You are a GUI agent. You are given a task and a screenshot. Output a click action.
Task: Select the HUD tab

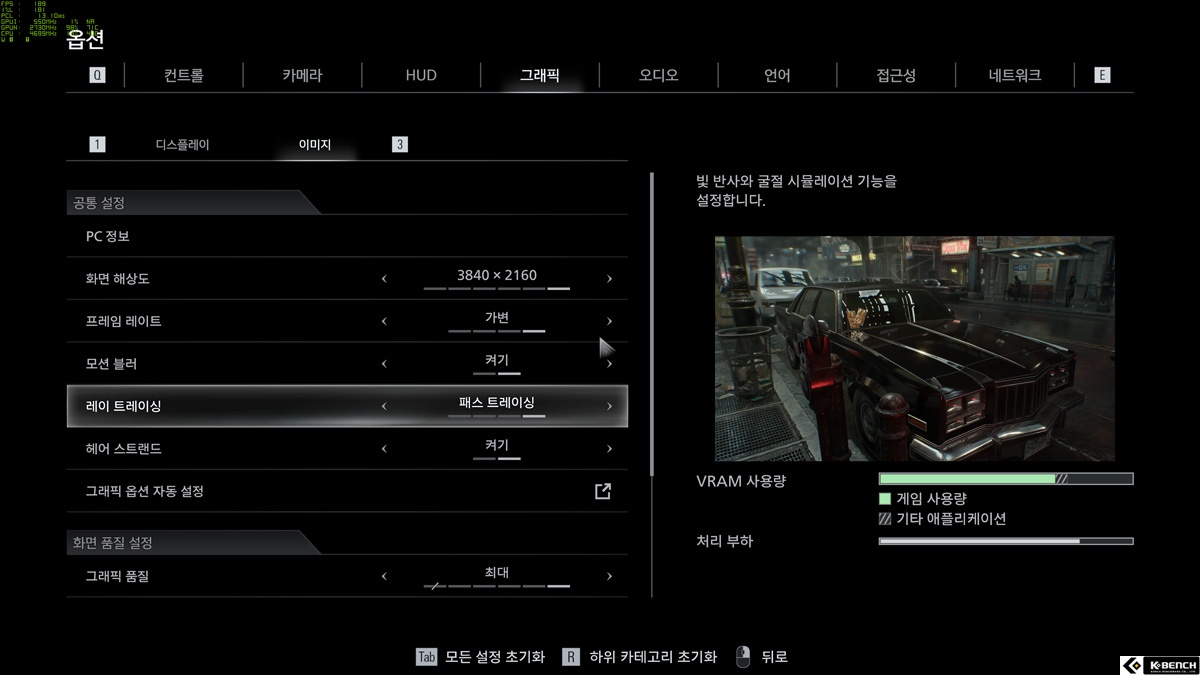pos(421,75)
